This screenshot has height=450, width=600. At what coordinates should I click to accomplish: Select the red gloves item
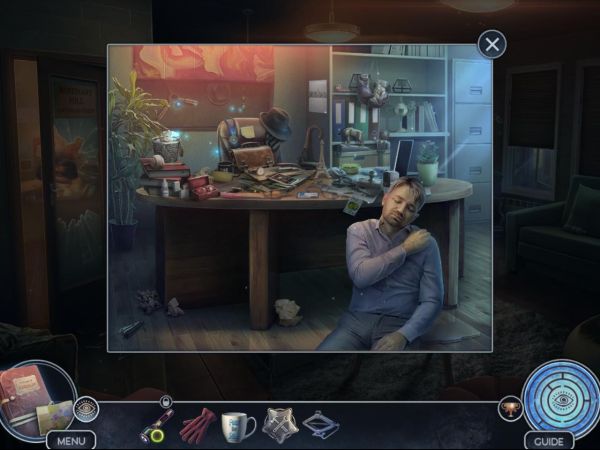pos(197,424)
